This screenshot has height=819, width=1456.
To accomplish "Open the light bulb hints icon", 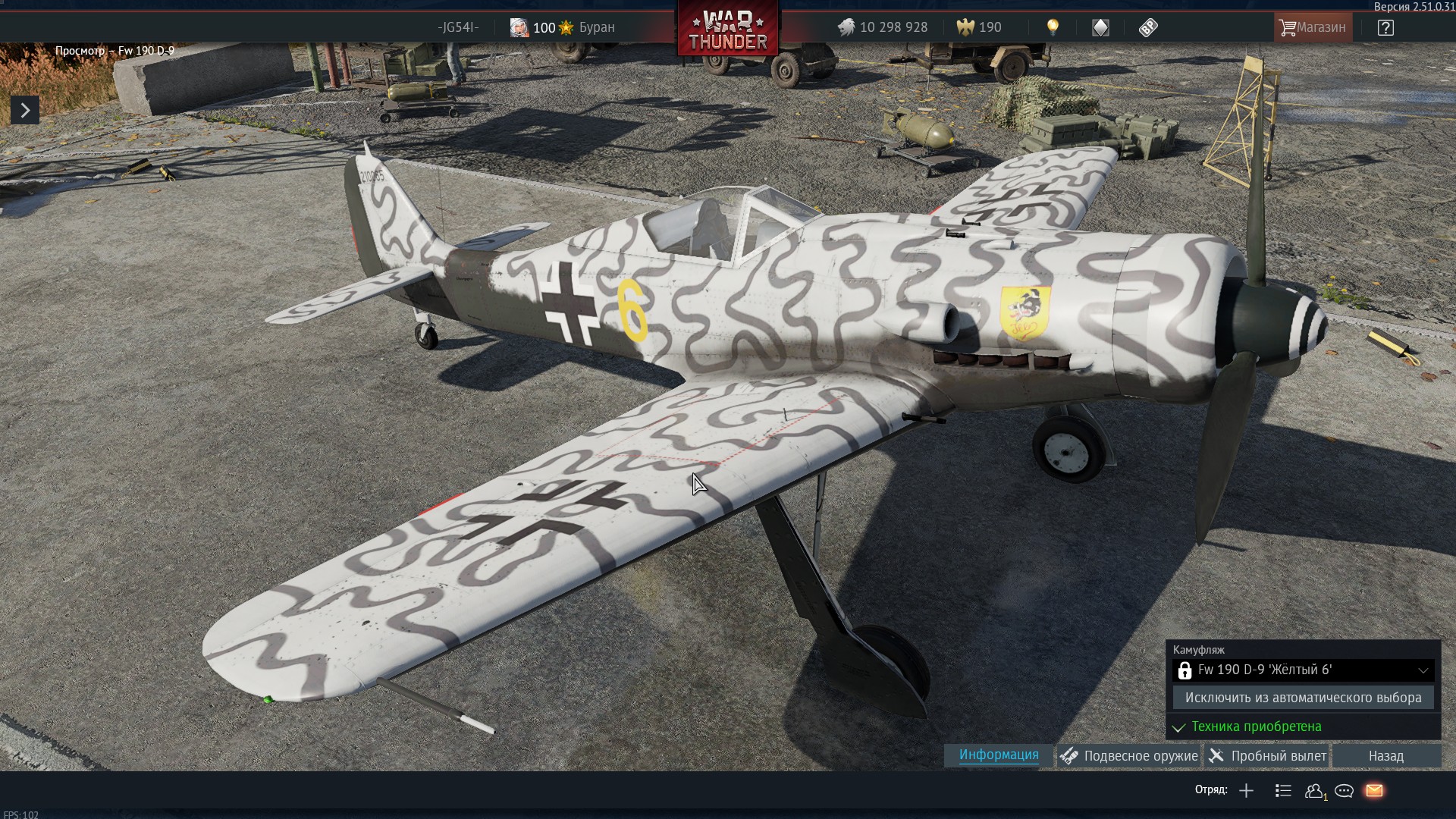I will coord(1053,28).
